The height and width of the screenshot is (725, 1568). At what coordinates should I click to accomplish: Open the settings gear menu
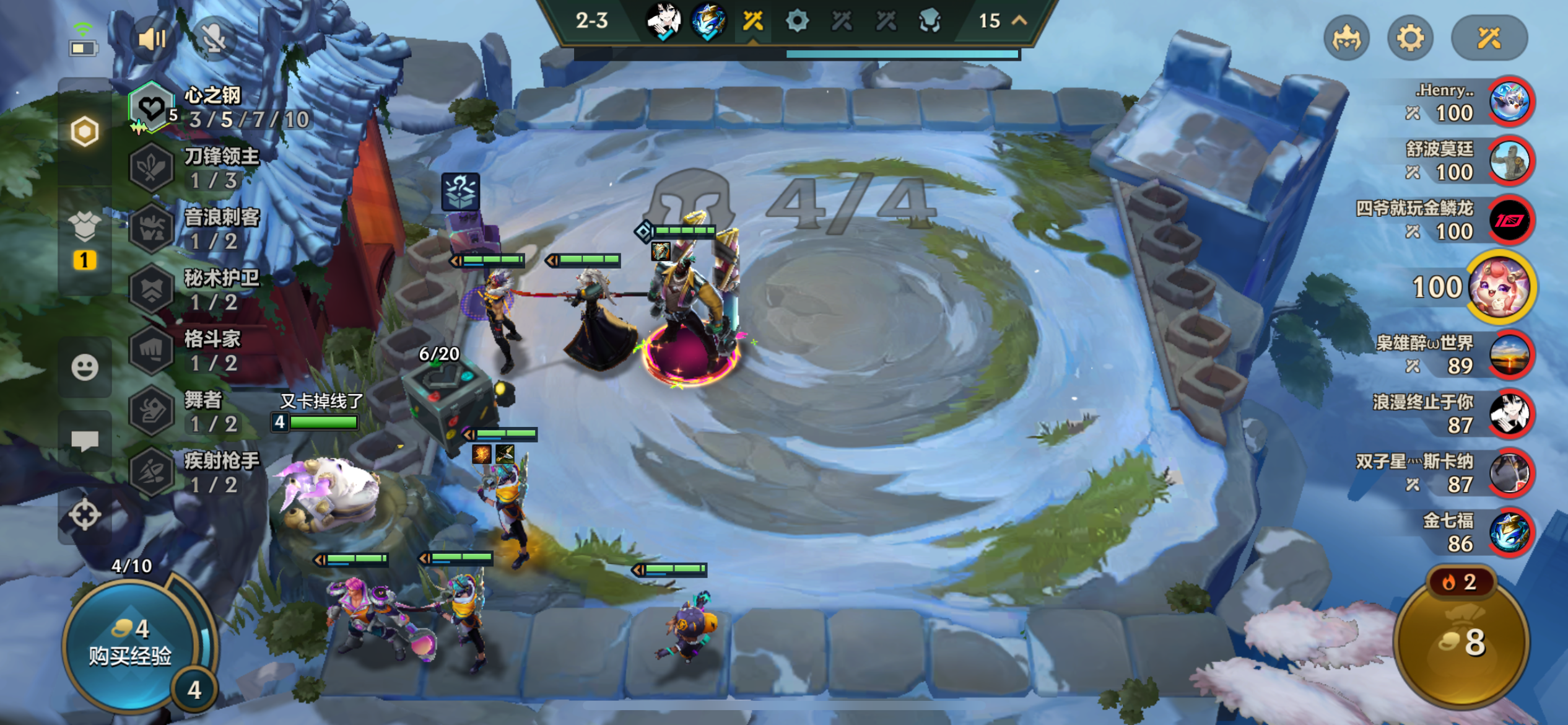coord(1410,38)
